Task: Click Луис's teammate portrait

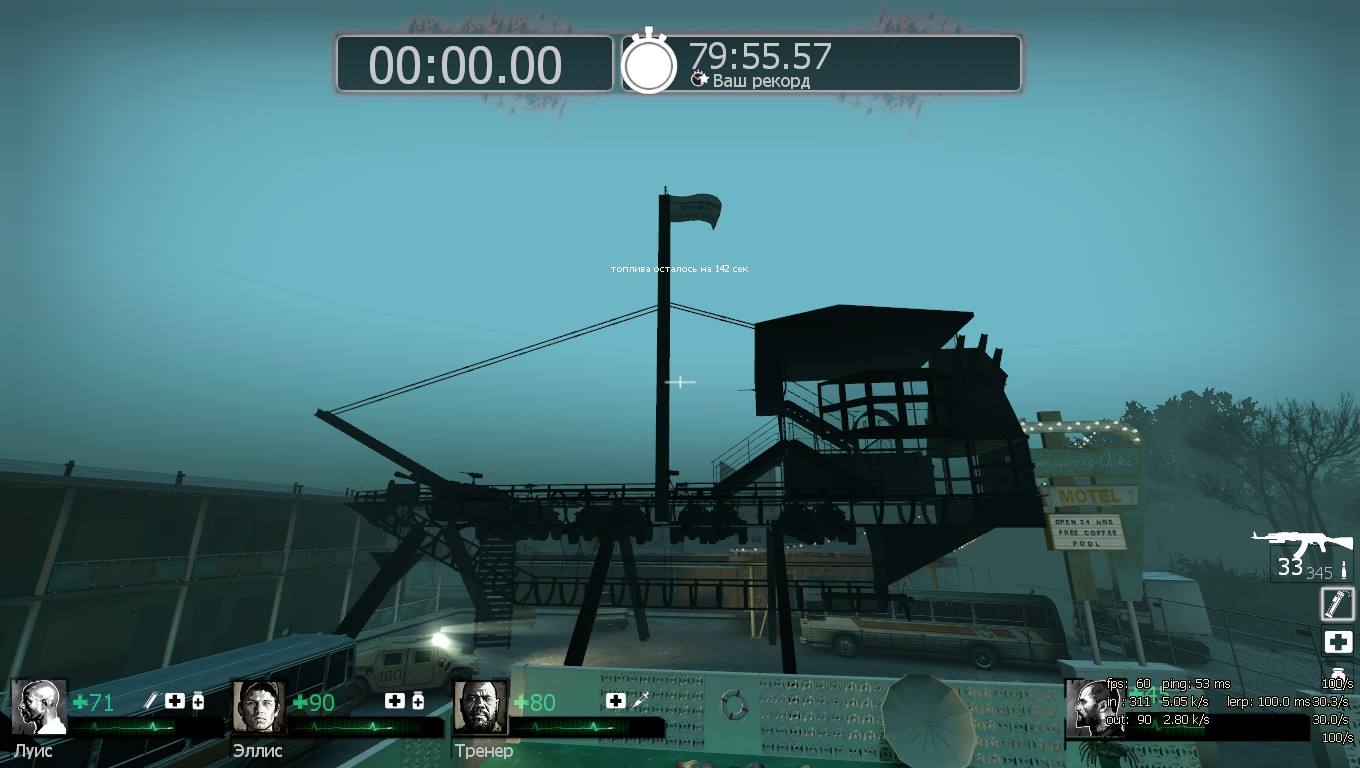Action: [x=40, y=707]
